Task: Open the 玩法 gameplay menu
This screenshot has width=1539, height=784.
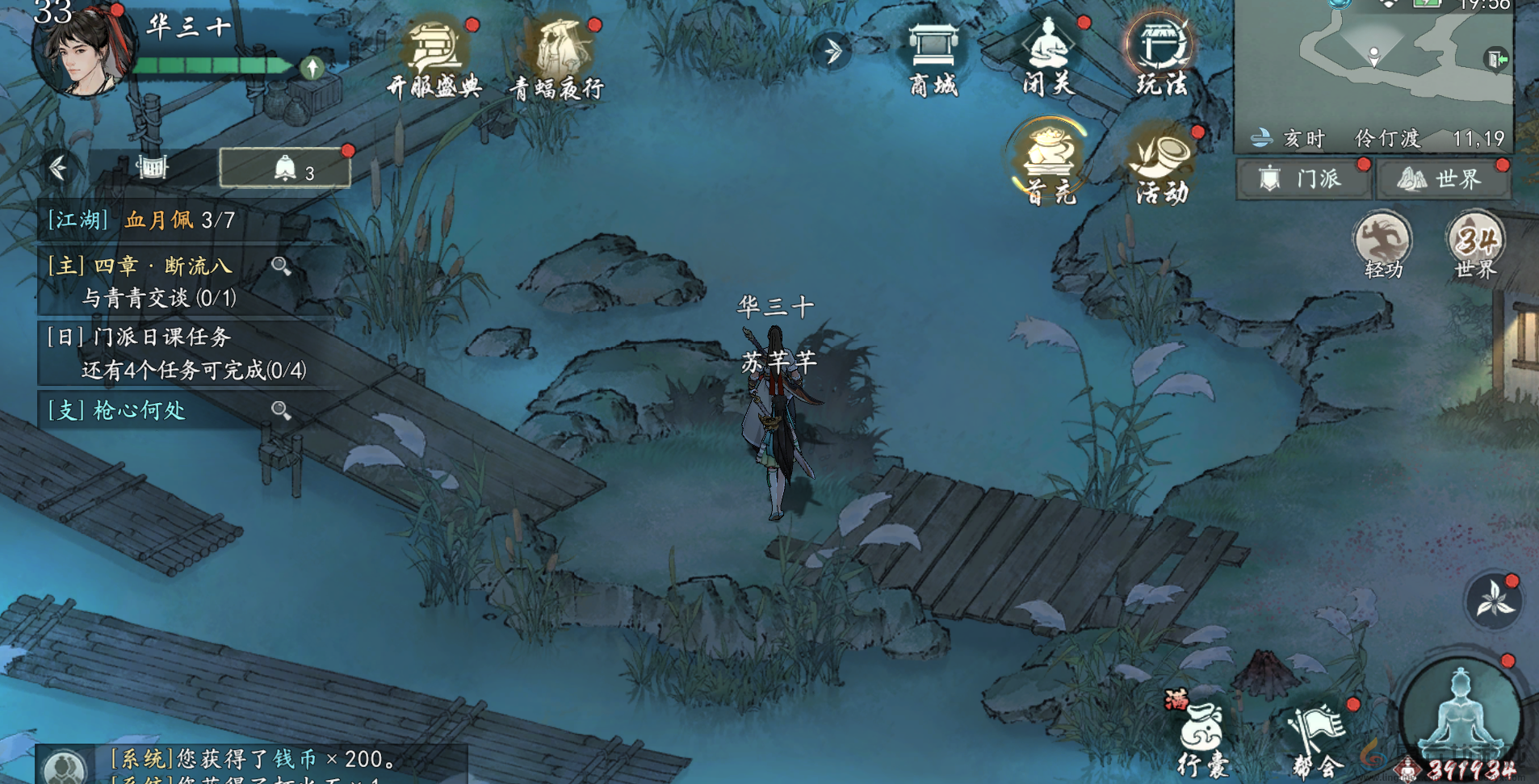Action: (1161, 57)
